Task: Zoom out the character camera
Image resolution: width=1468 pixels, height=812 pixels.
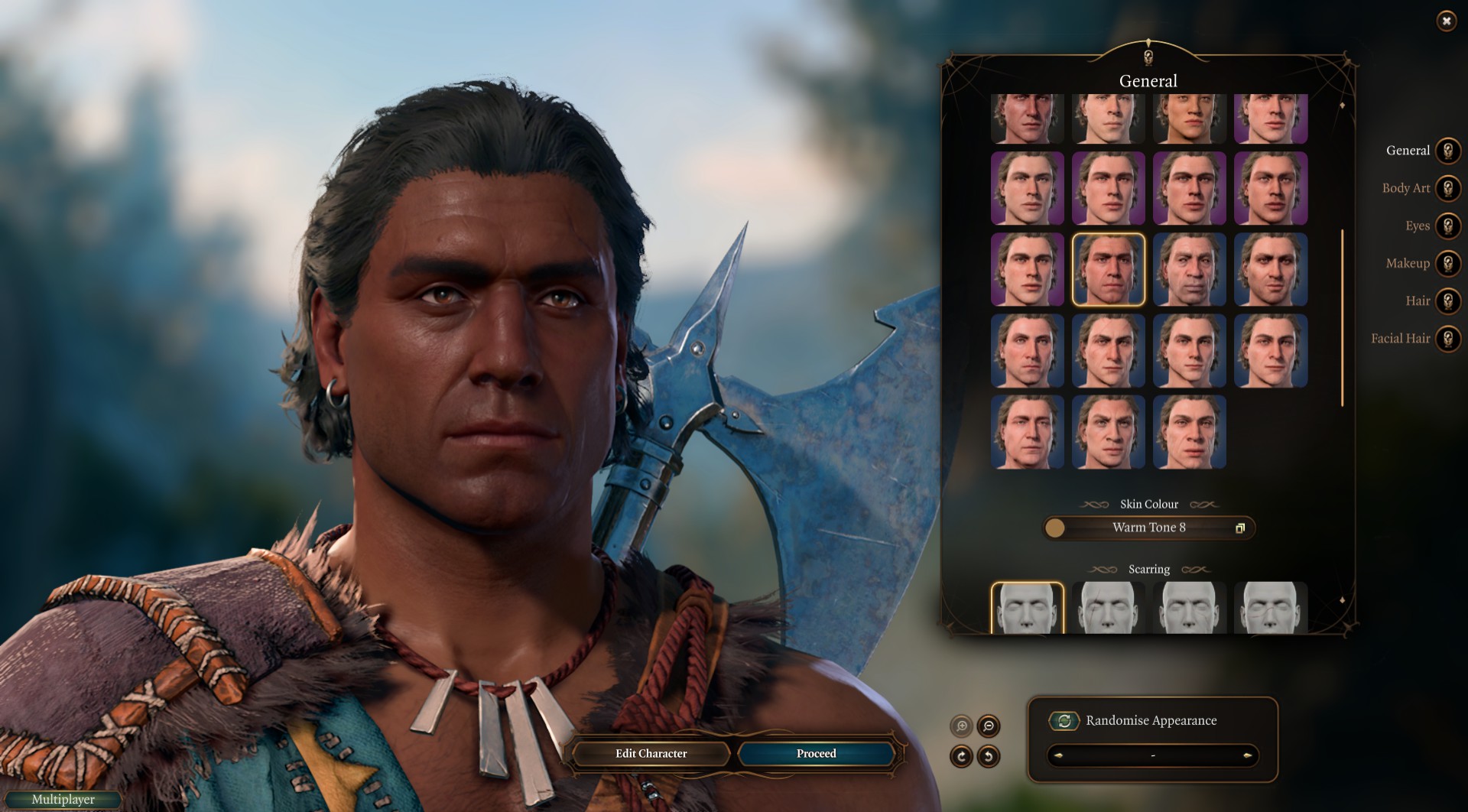Action: [989, 726]
